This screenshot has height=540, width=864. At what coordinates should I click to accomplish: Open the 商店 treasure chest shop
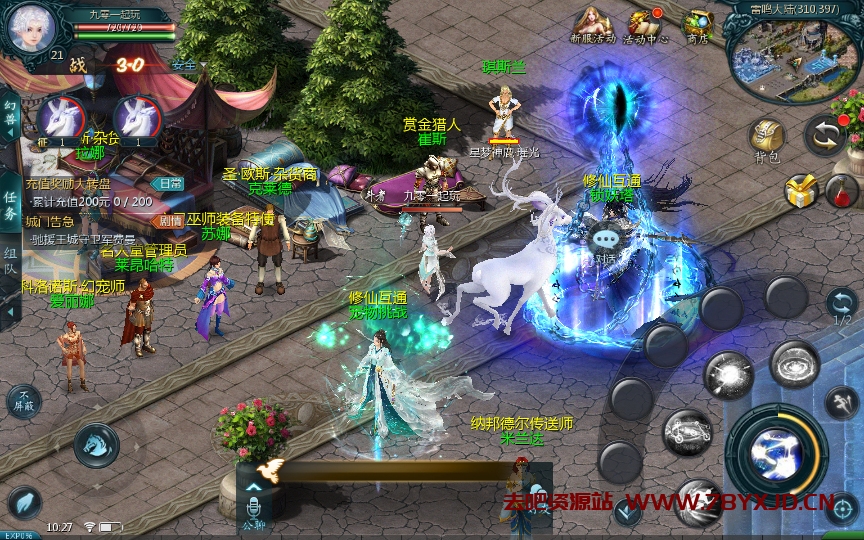coord(697,25)
